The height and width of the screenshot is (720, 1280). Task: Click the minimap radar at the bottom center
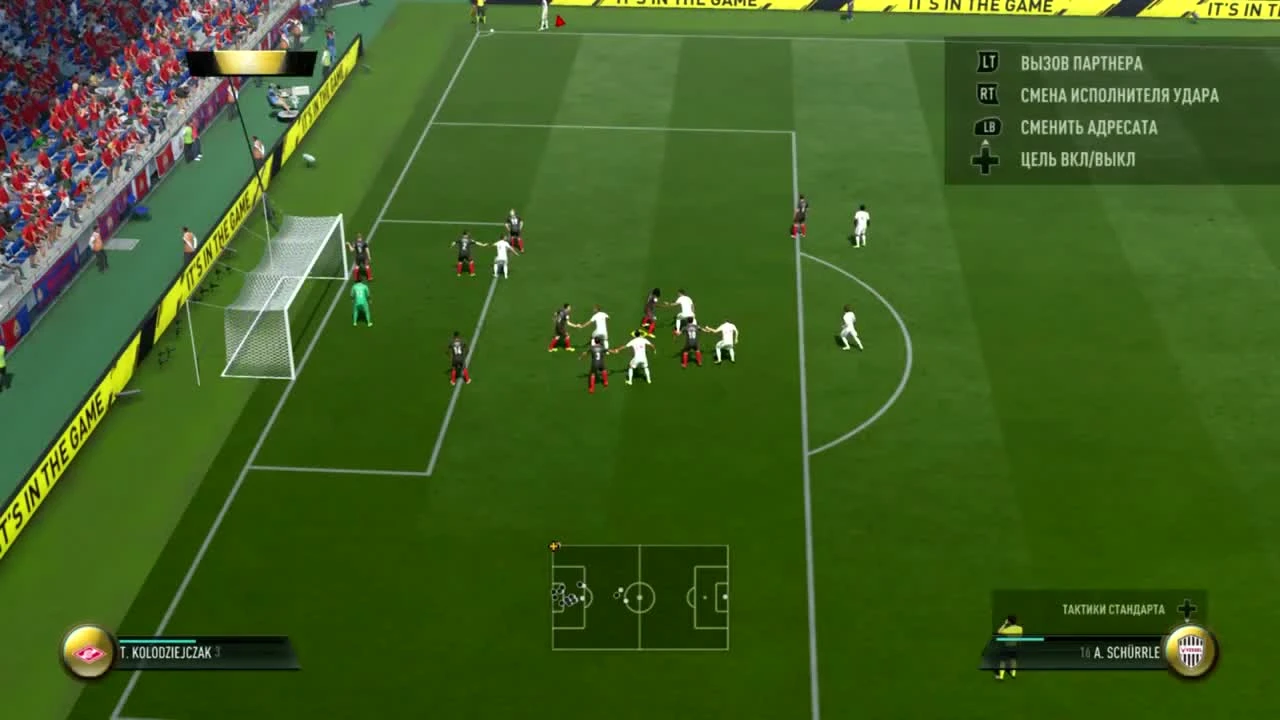coord(639,598)
